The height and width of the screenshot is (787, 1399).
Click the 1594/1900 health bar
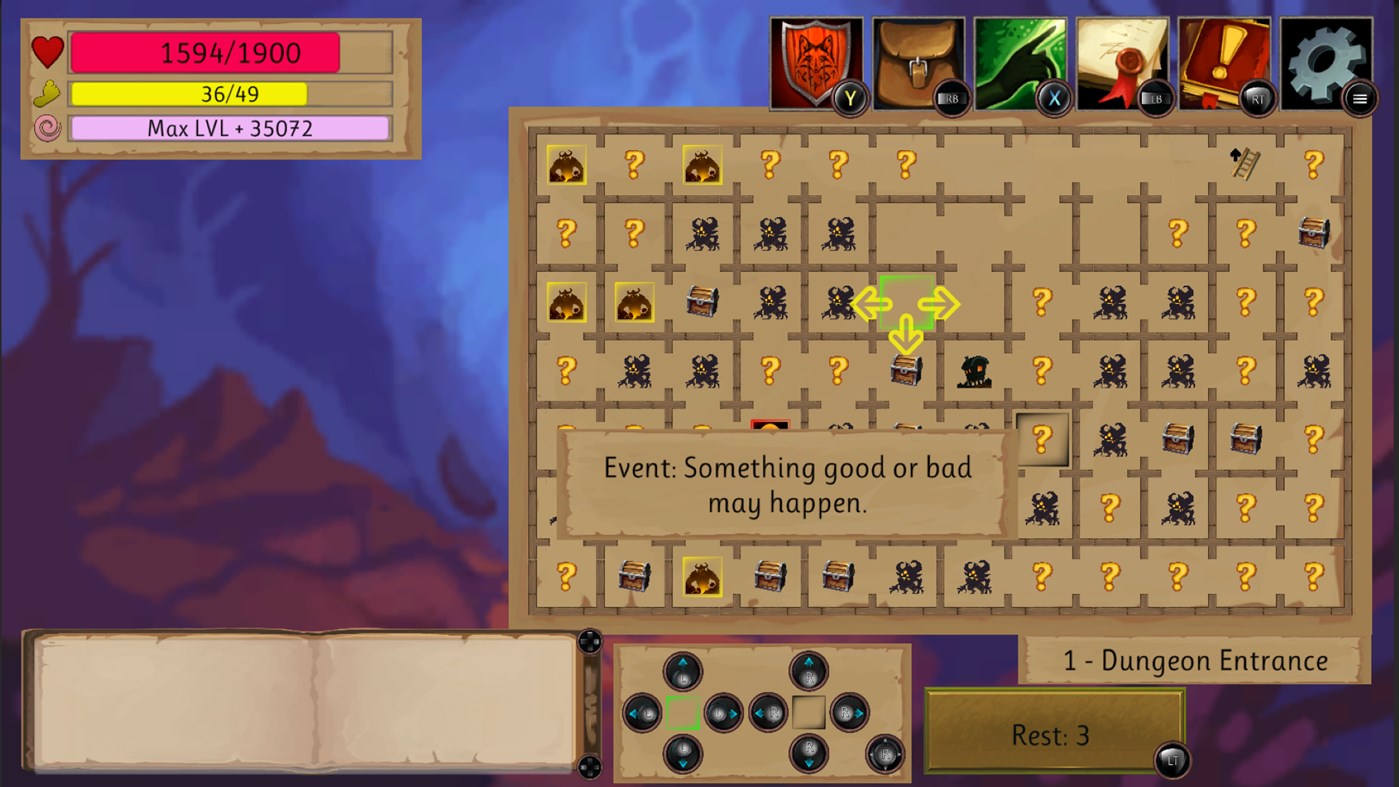(228, 52)
